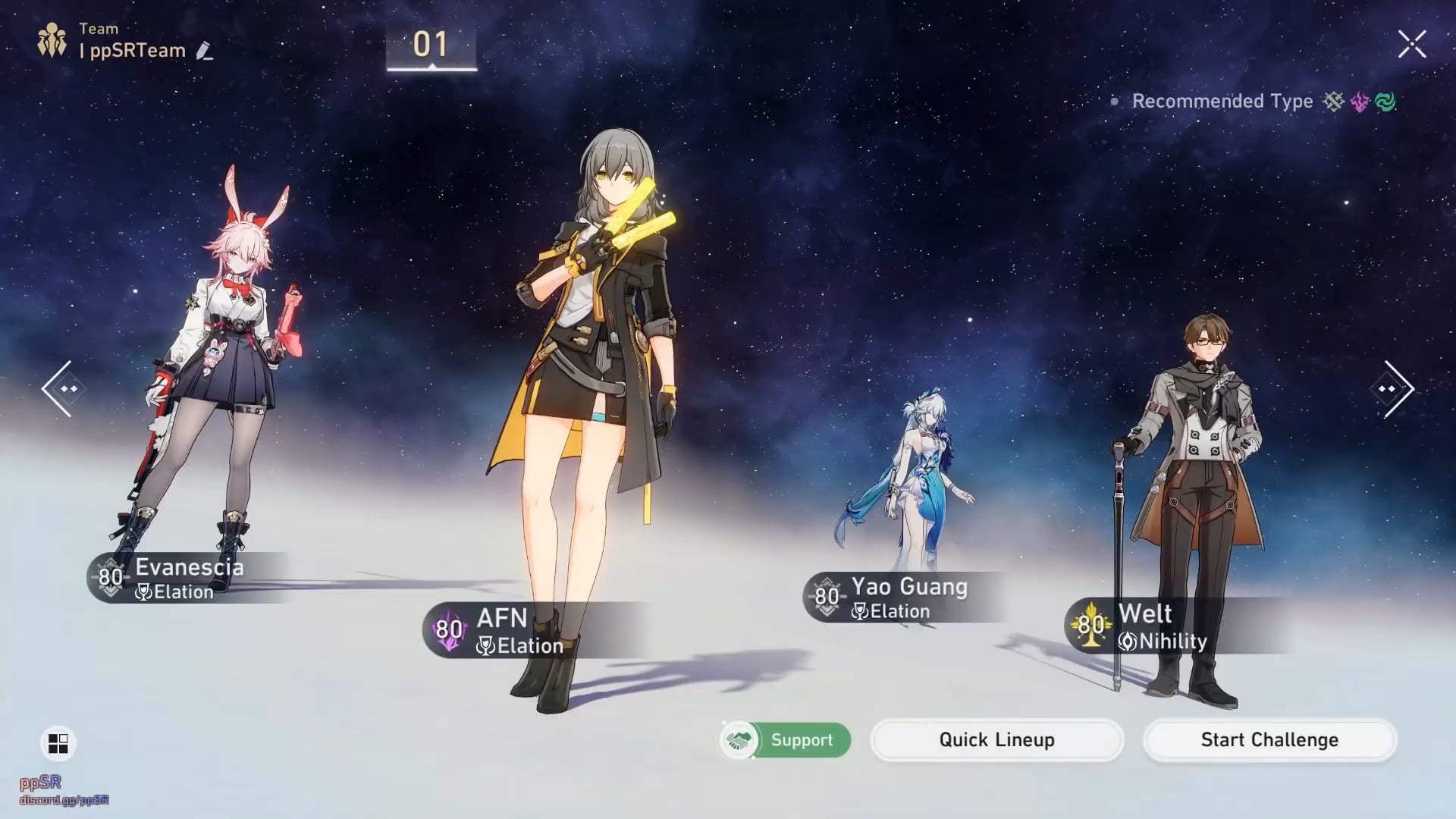Select the AFN Elation character slot

pos(500,629)
